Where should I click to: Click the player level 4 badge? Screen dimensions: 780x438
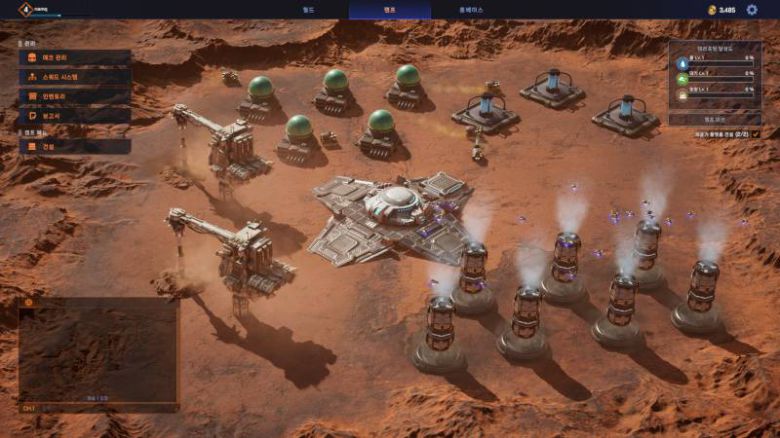point(25,9)
